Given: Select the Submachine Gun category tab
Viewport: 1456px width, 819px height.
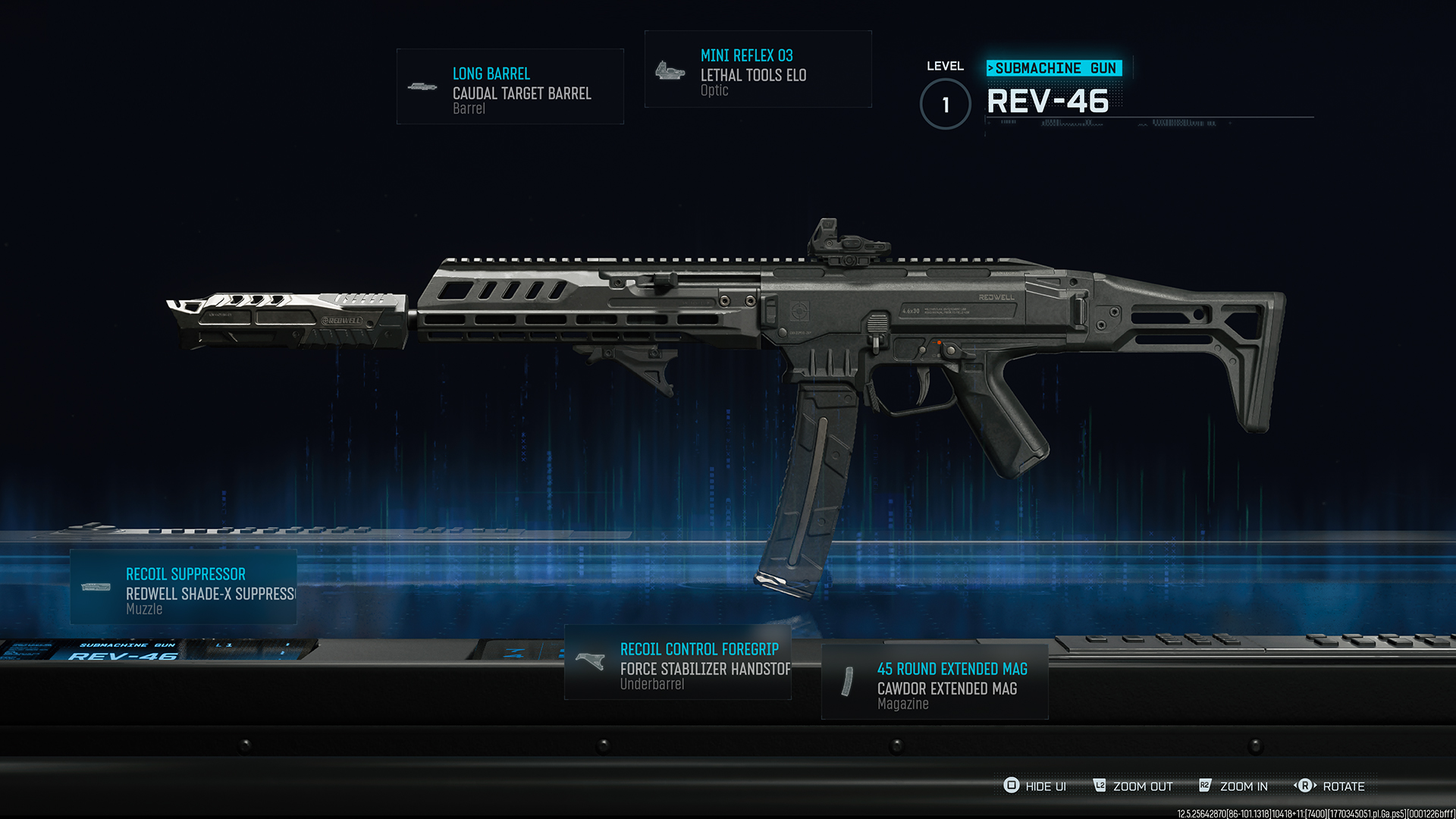Looking at the screenshot, I should coord(1054,67).
